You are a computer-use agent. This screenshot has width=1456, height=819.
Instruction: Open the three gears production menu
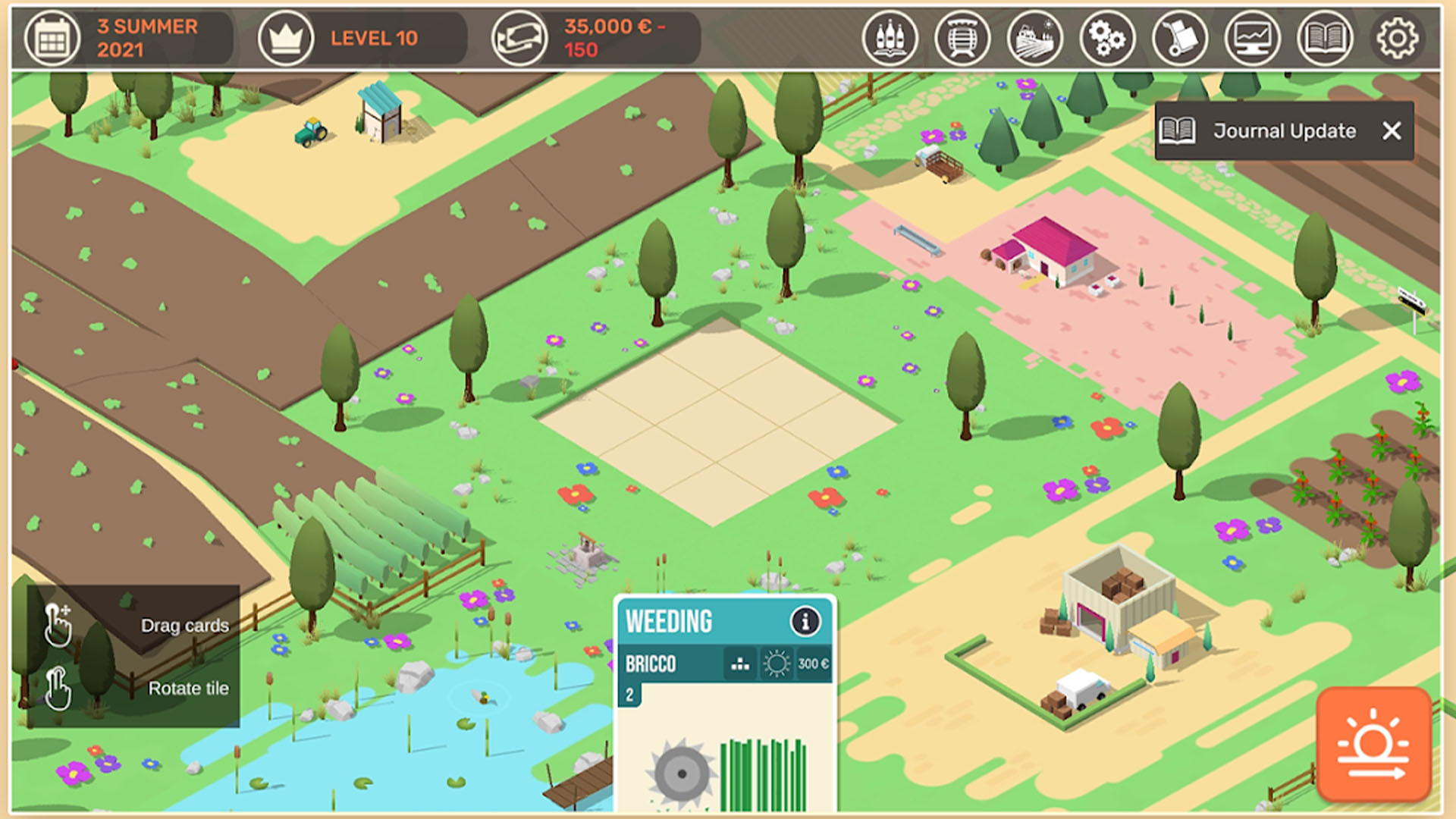[x=1107, y=38]
